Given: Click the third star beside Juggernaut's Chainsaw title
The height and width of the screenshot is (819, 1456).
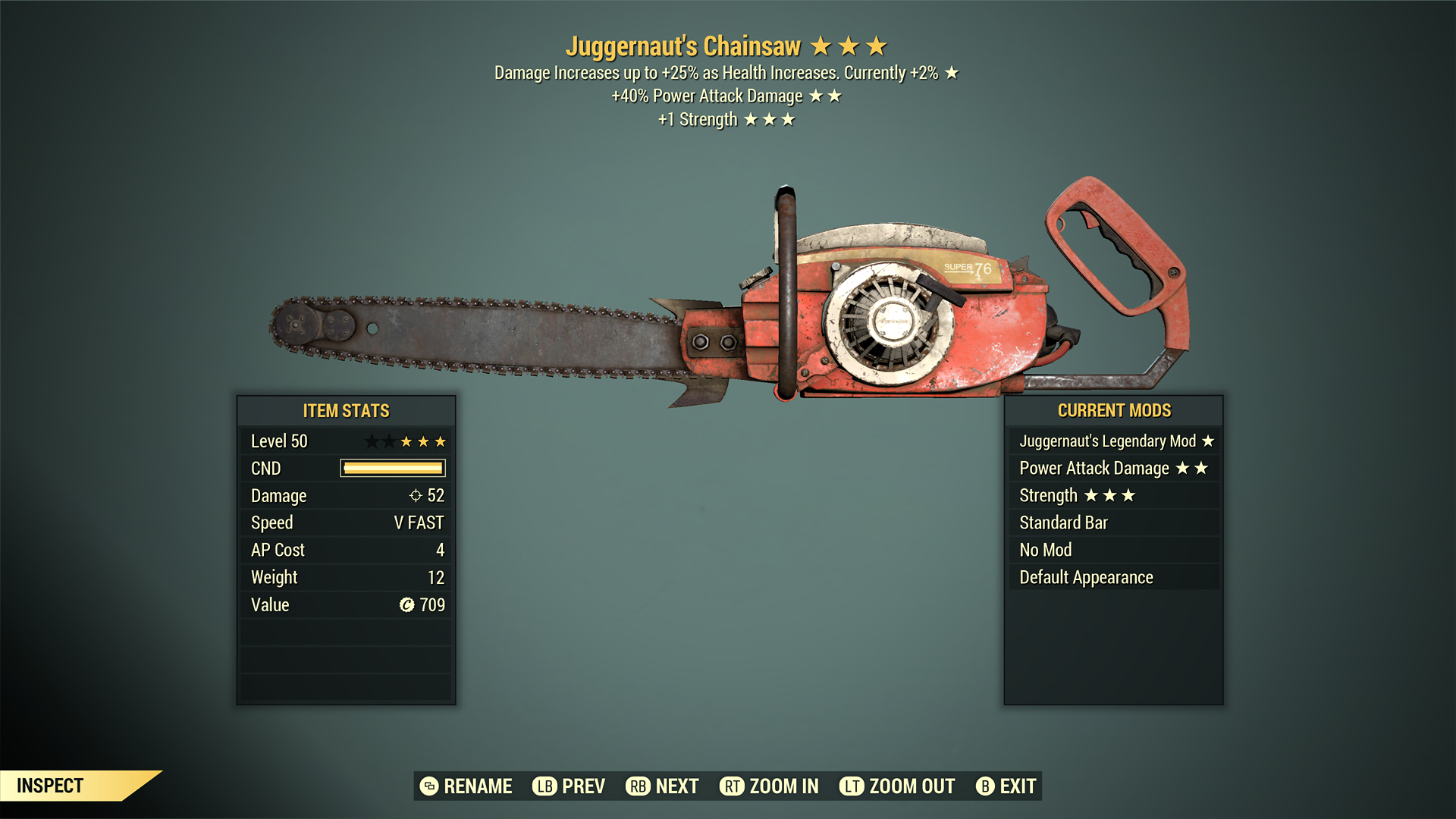Looking at the screenshot, I should point(877,45).
